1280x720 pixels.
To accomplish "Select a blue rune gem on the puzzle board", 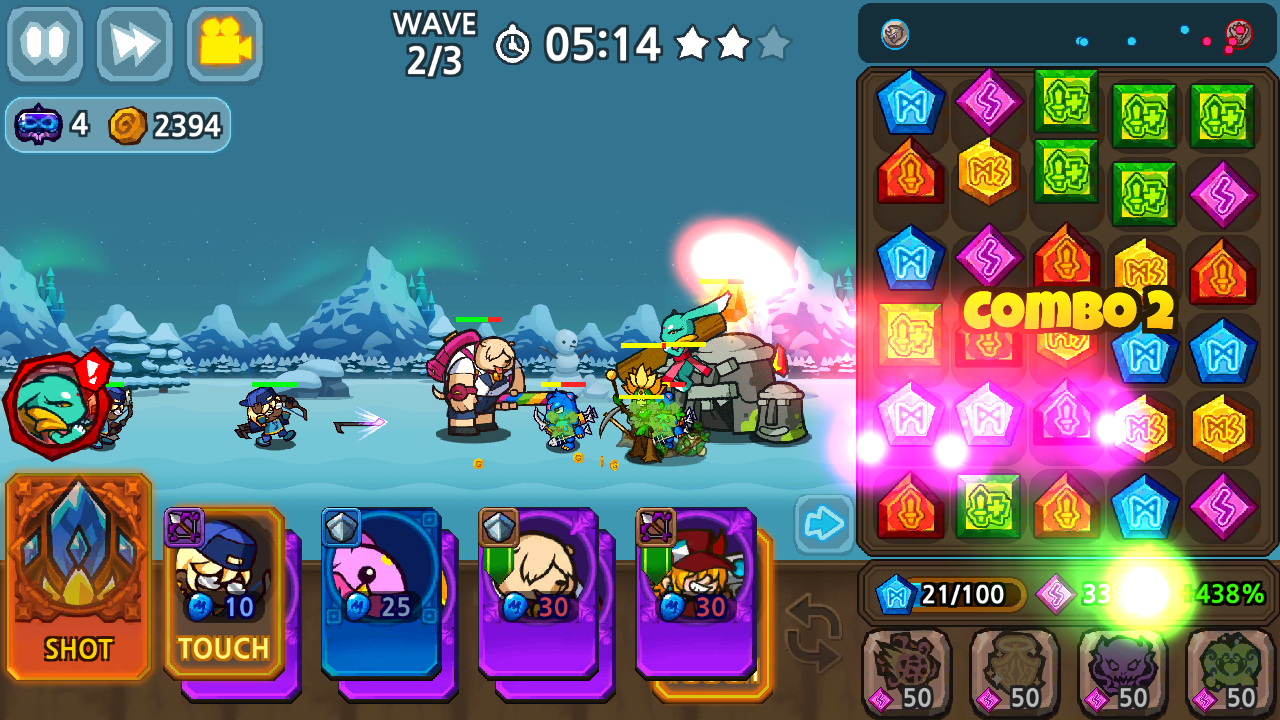I will (910, 100).
